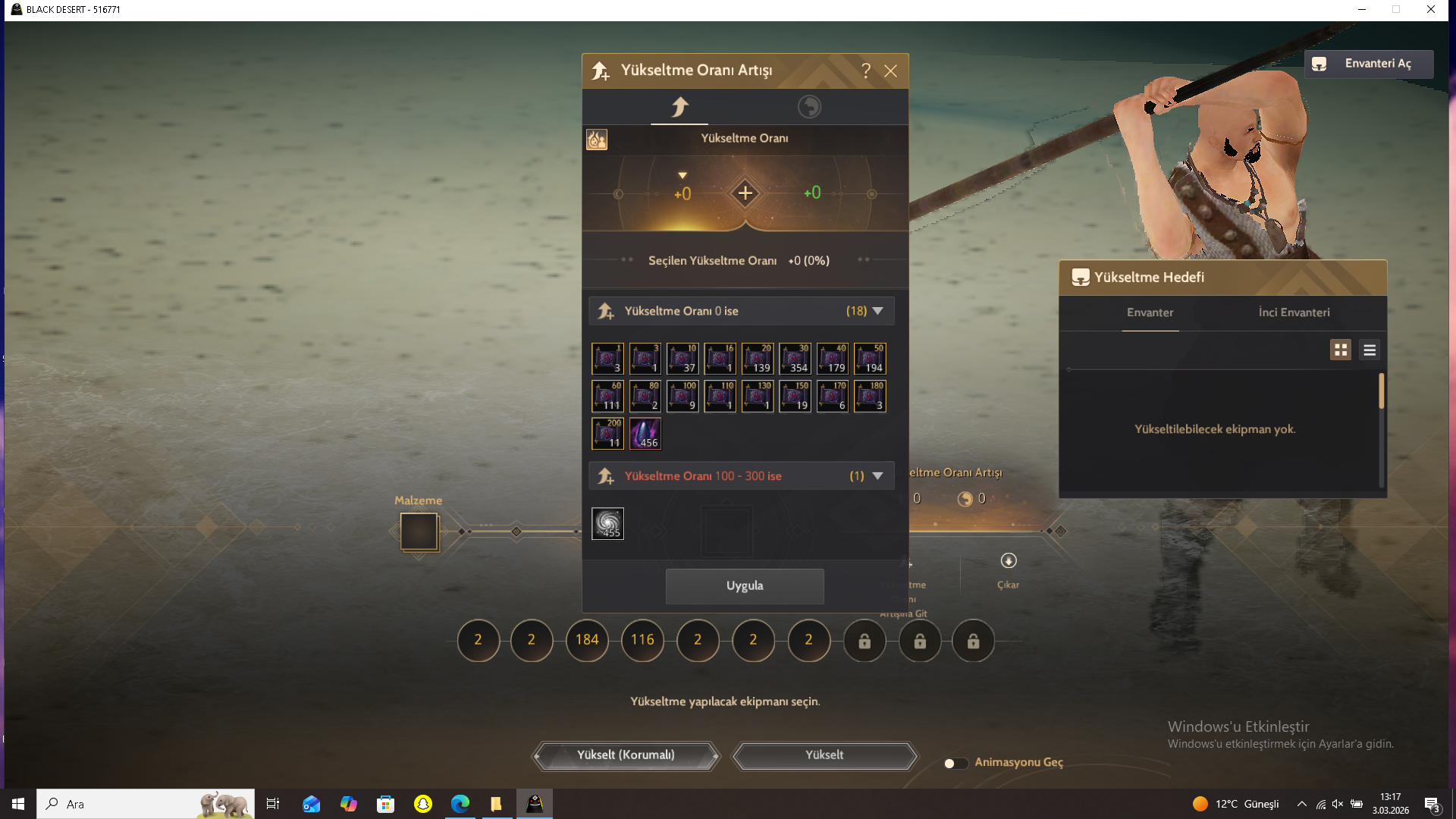Enable the Animasyonu Geç switch

[955, 763]
